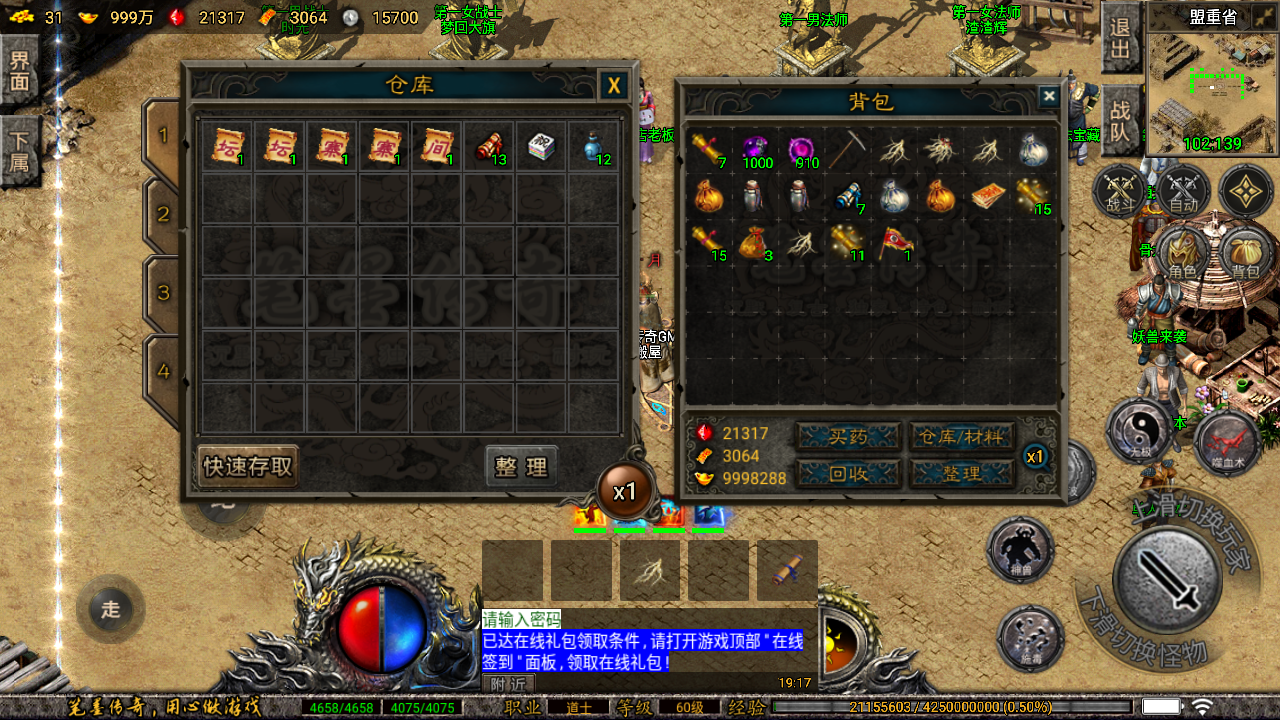The height and width of the screenshot is (720, 1280).
Task: Select the firecracker bundle in the warehouse
Action: 489,147
